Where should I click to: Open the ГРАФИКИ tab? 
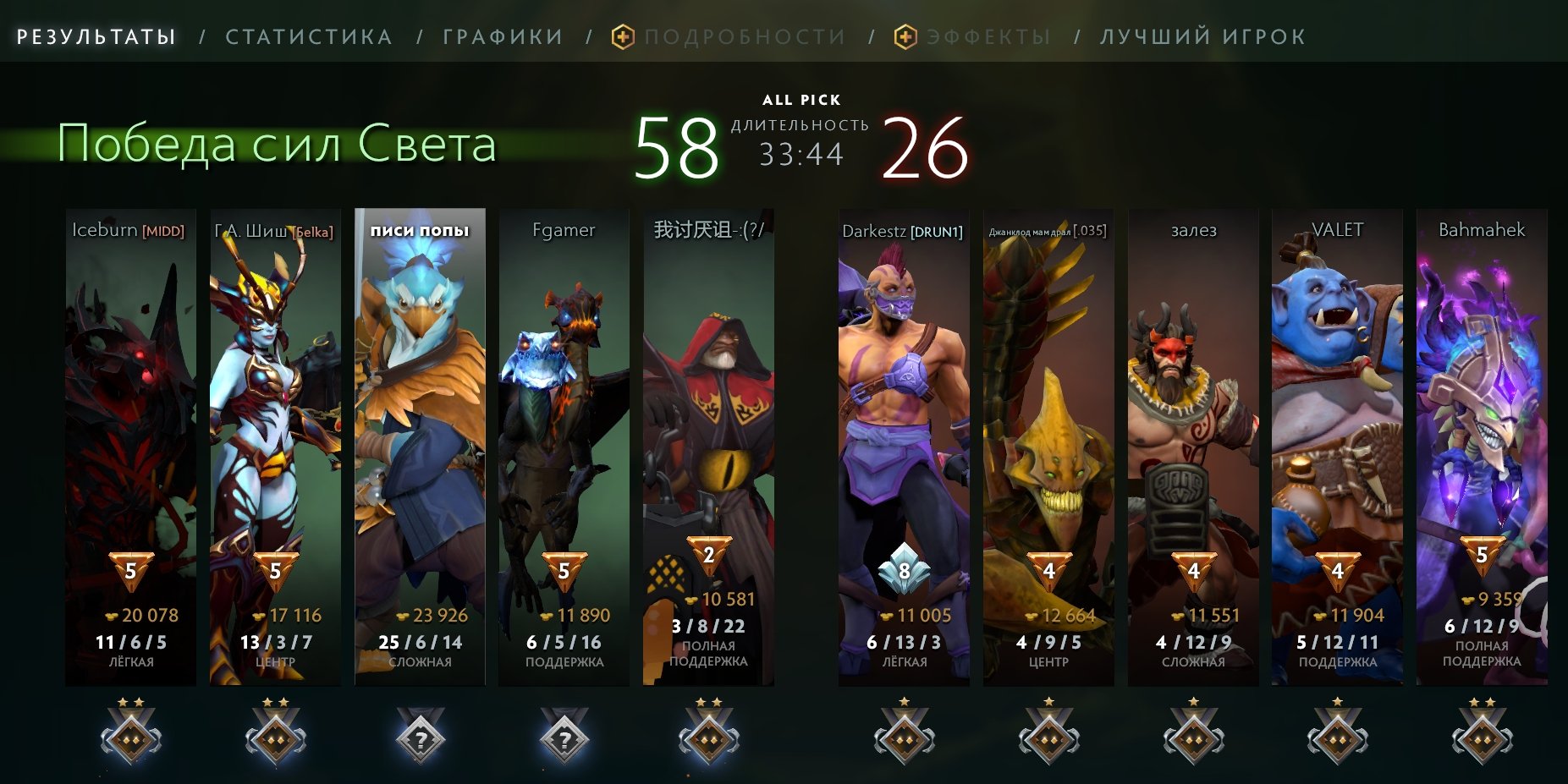500,36
